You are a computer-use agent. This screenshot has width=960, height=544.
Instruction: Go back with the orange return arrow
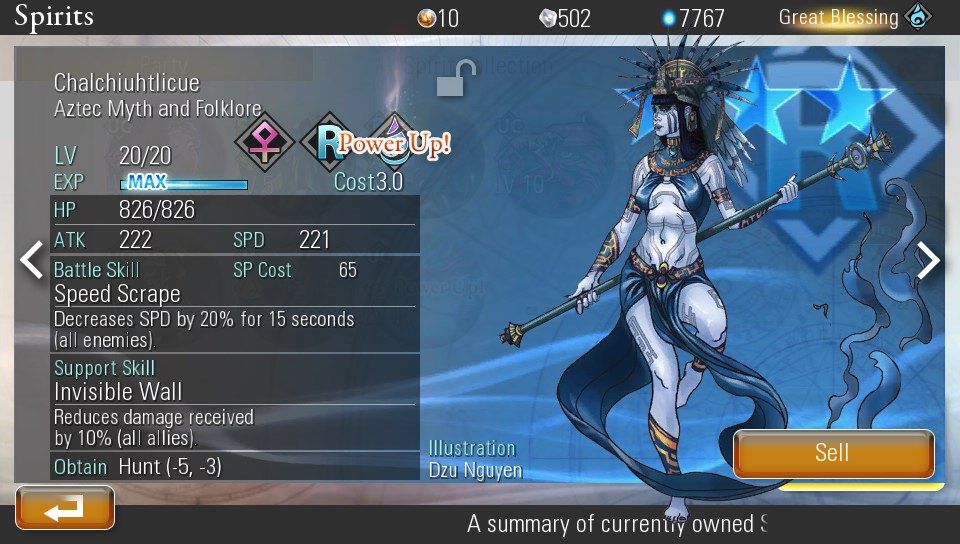pos(65,508)
